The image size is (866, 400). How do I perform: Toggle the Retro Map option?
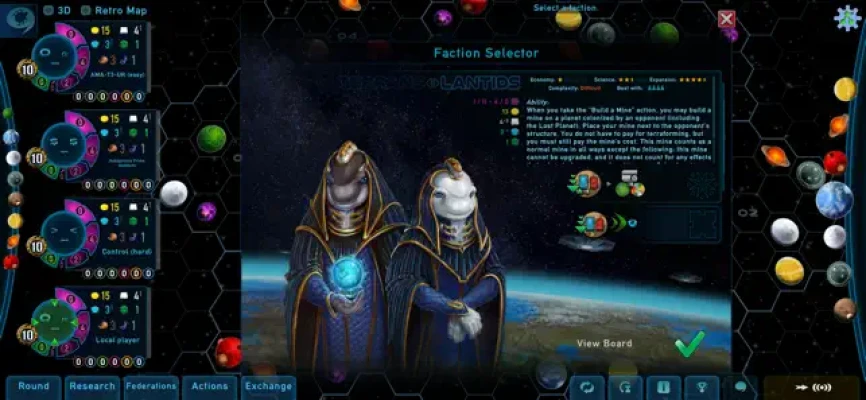[x=86, y=11]
